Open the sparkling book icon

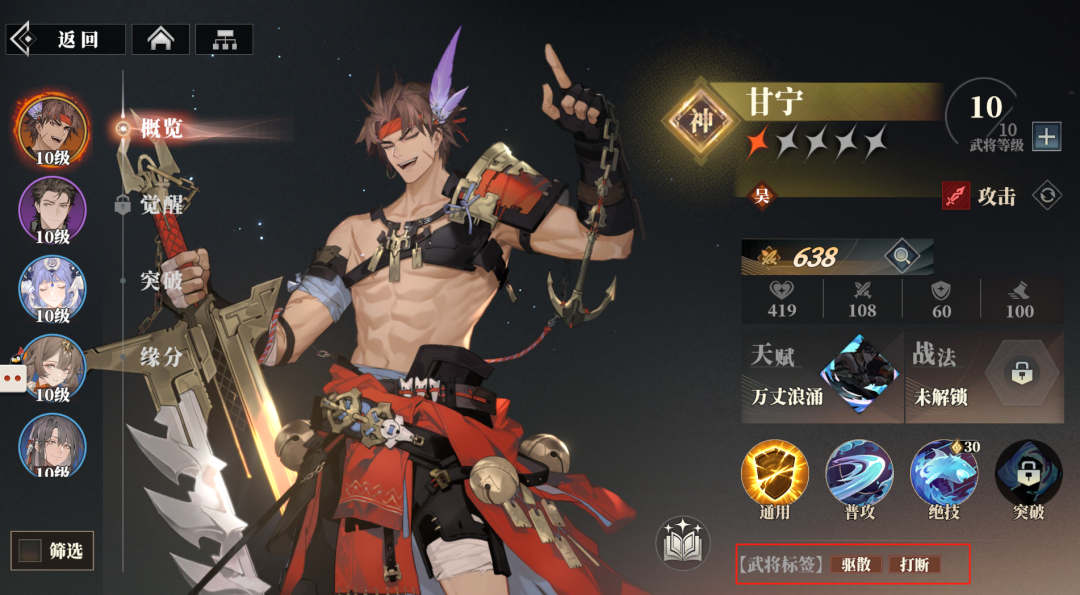pyautogui.click(x=682, y=543)
